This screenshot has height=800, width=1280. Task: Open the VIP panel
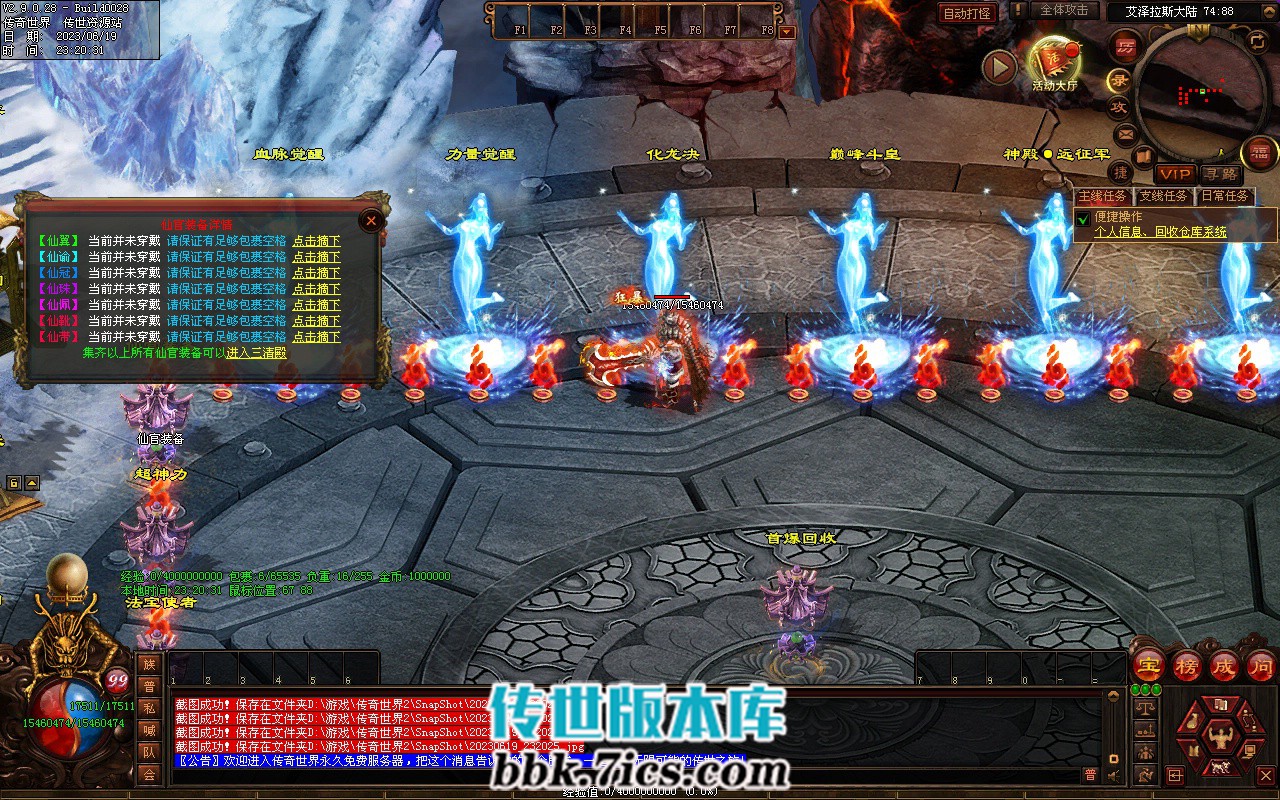(x=1176, y=175)
